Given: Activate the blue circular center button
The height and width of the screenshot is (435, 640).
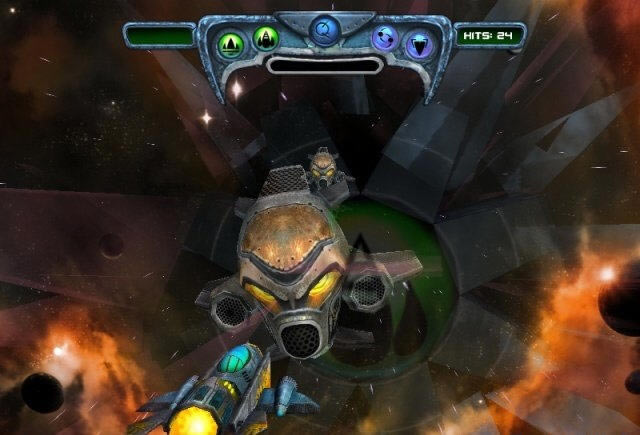Looking at the screenshot, I should point(323,31).
